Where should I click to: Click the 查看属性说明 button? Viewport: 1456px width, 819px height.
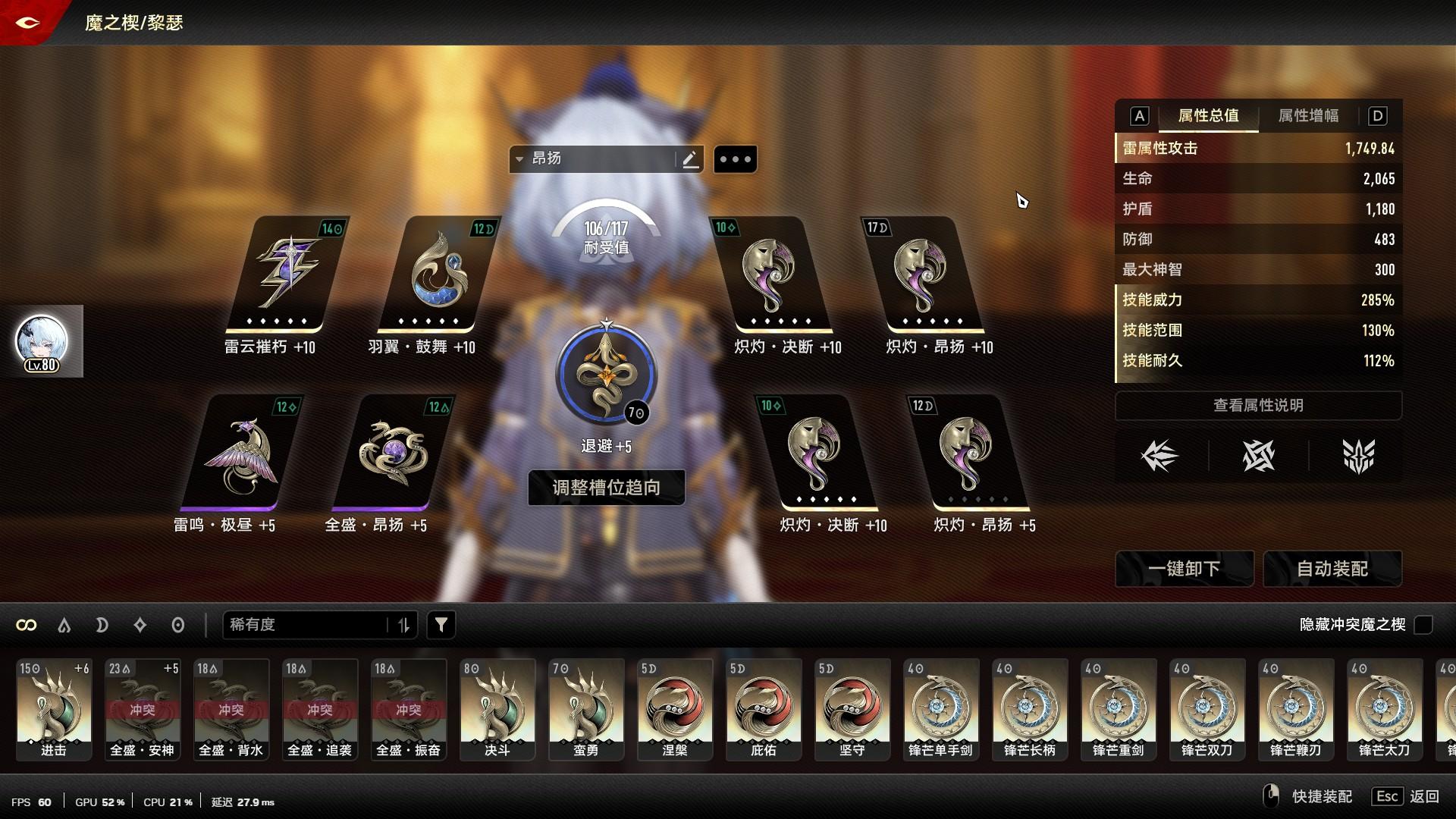click(1258, 406)
